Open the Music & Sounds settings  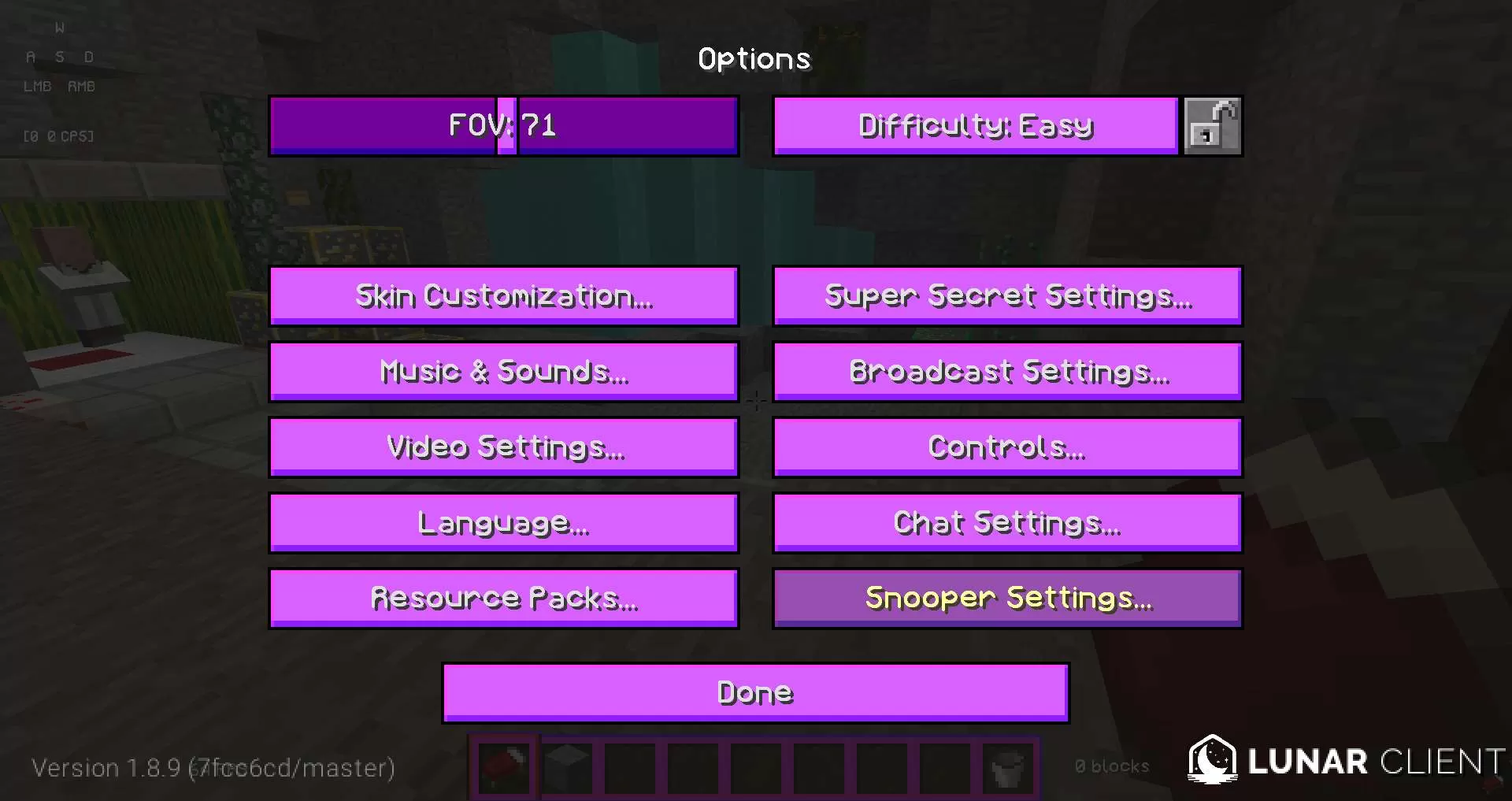[504, 371]
